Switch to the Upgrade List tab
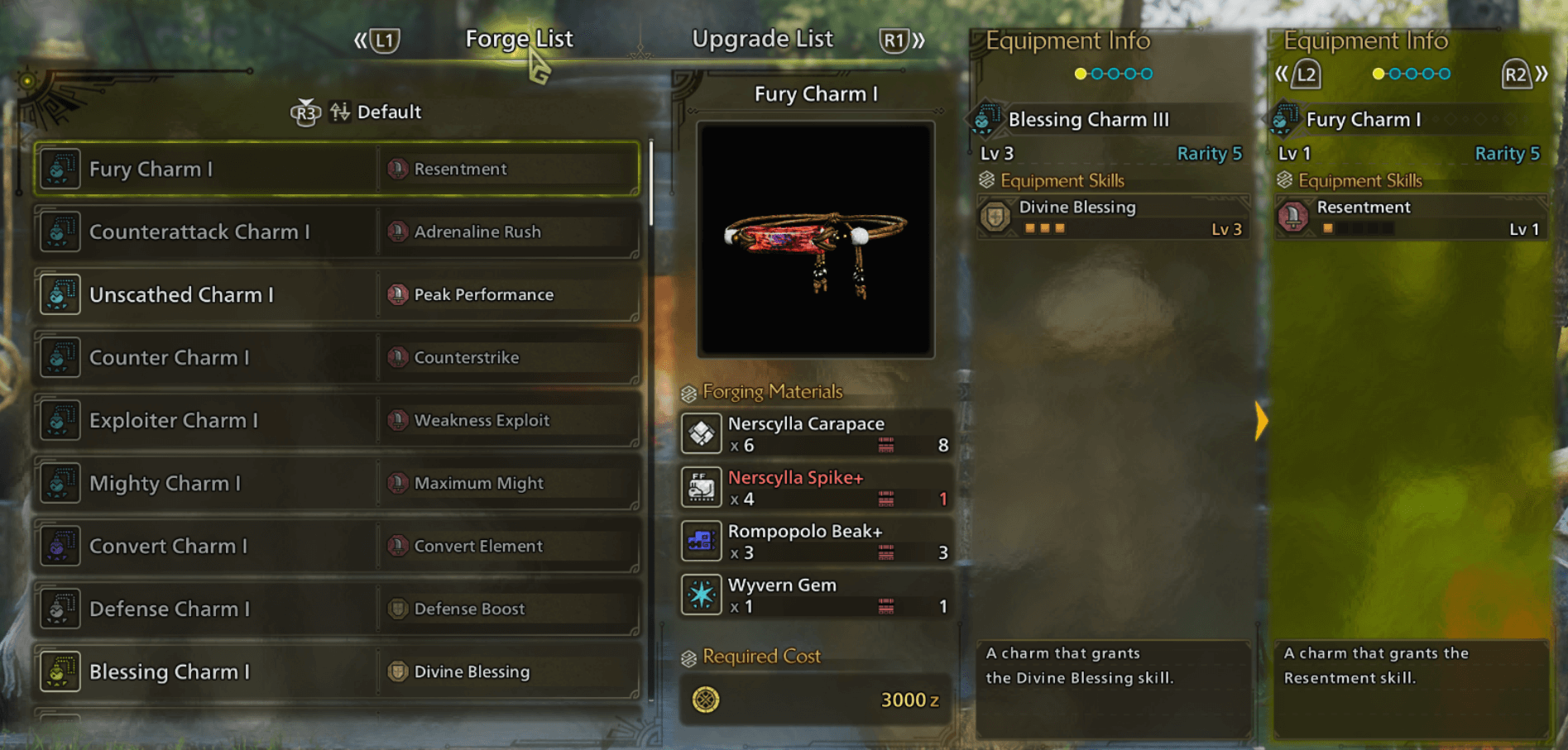This screenshot has width=1568, height=750. 762,38
